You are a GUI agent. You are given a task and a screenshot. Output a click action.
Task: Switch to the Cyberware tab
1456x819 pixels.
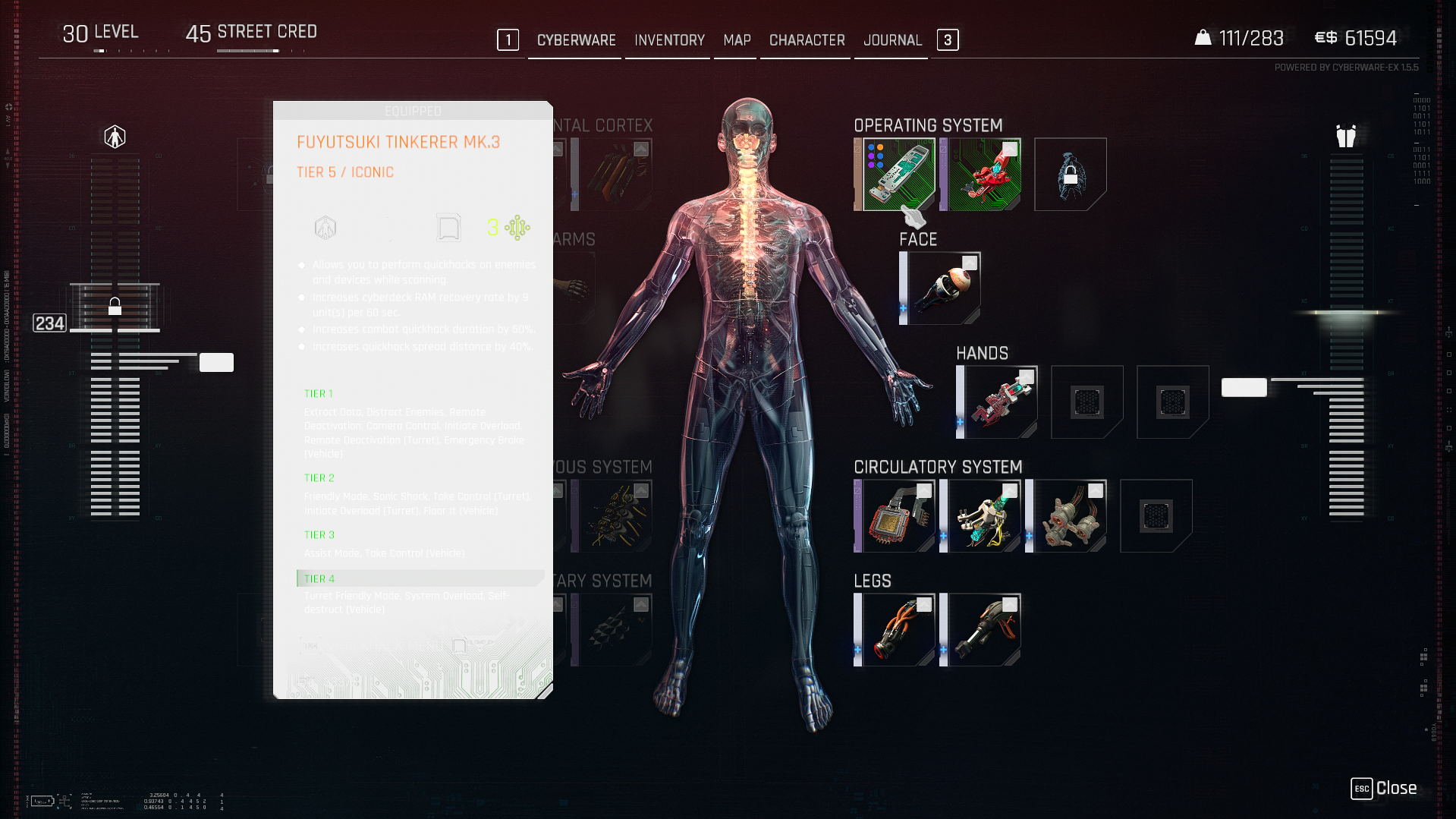tap(576, 40)
